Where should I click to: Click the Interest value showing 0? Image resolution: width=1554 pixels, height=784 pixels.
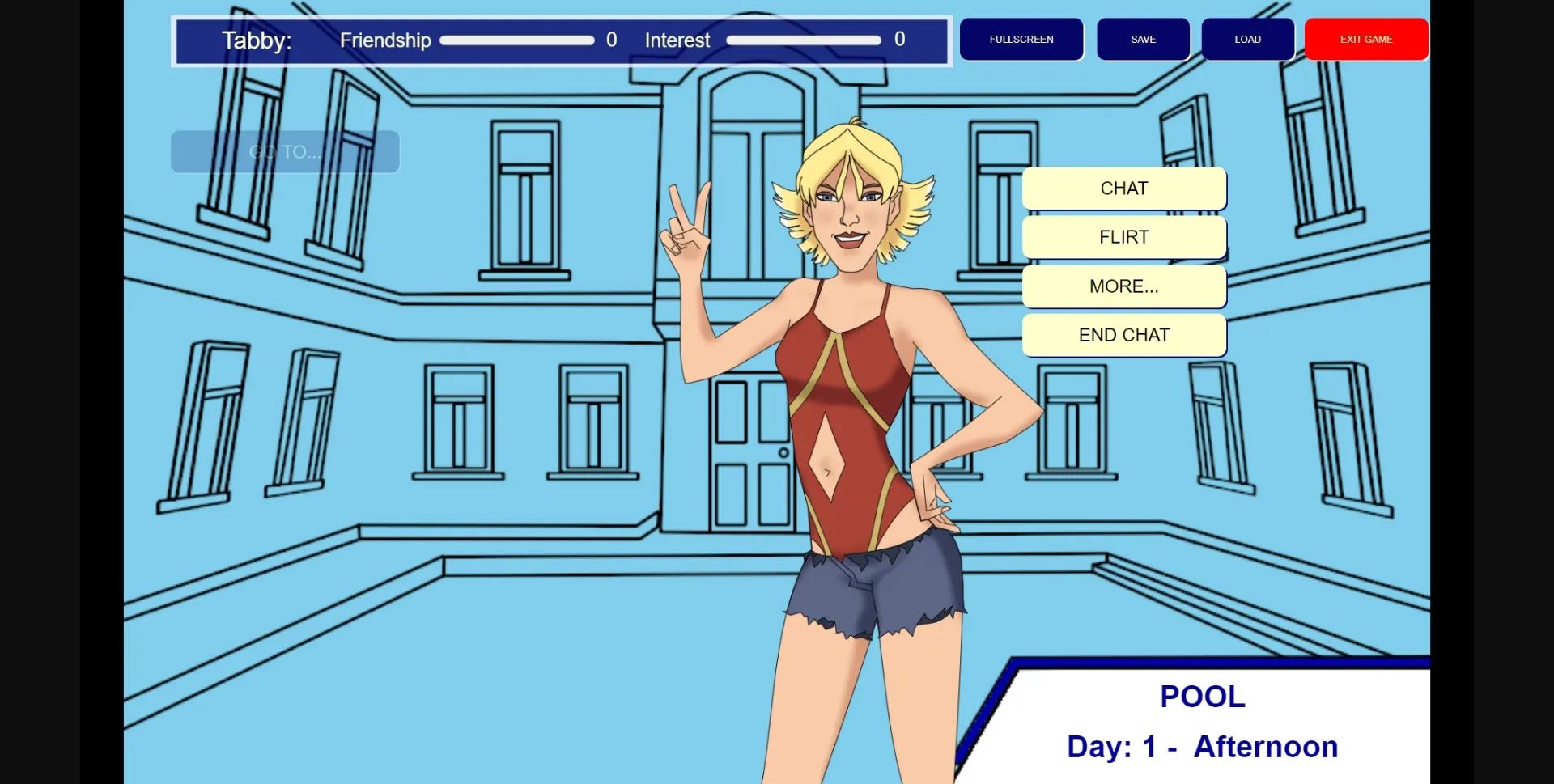(899, 39)
